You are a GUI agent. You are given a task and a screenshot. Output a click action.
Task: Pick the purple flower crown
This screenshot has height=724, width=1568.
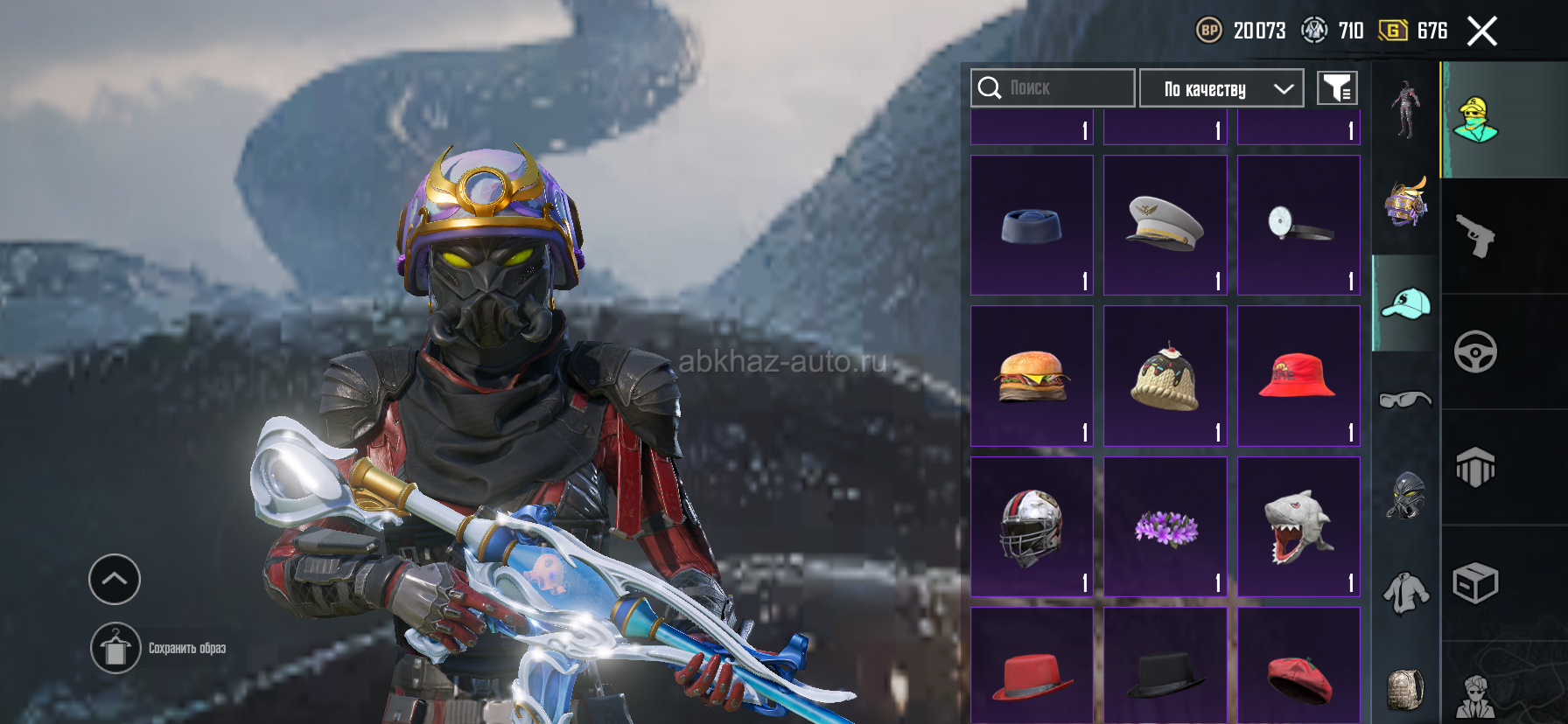[x=1165, y=527]
